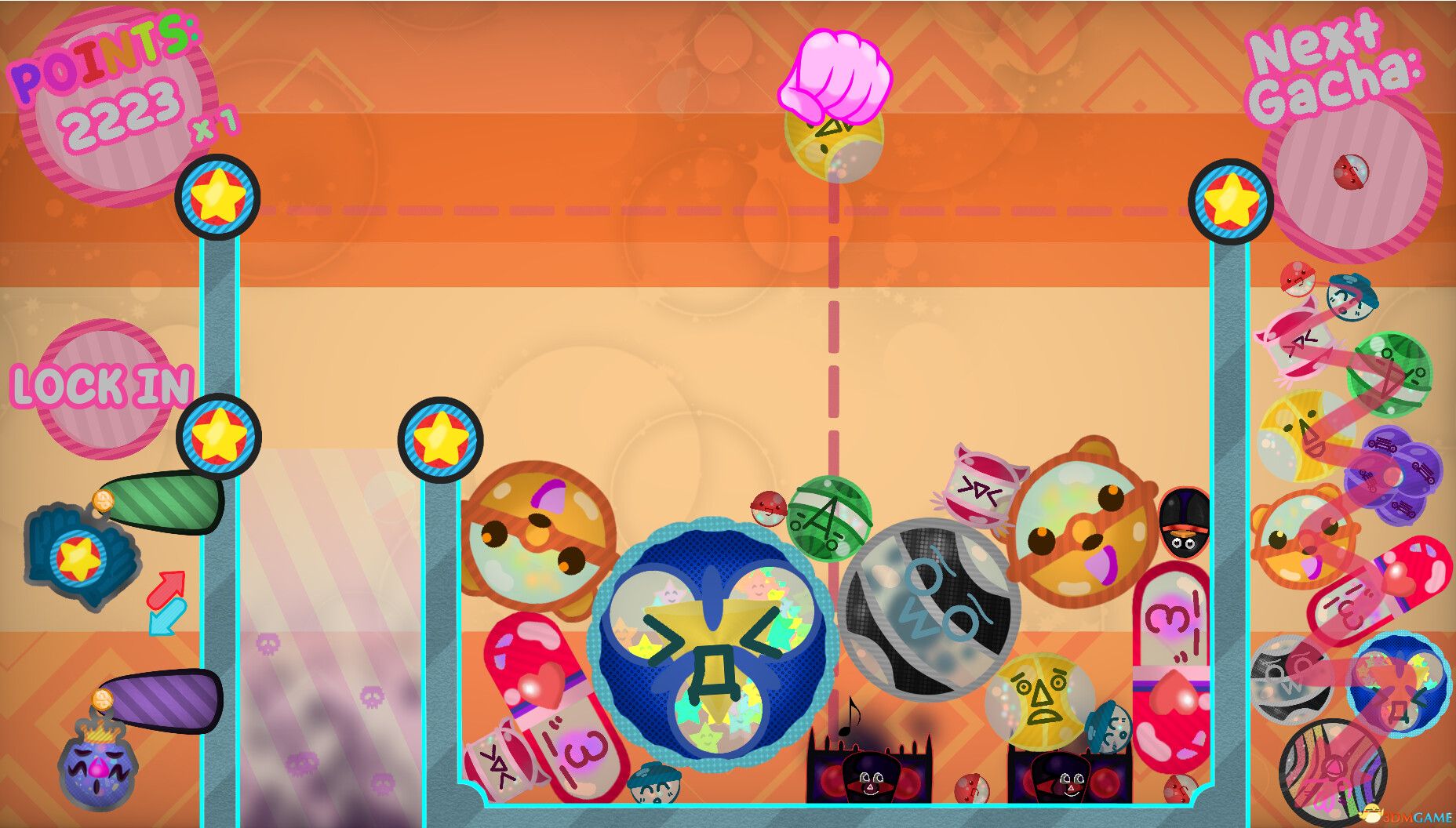Image resolution: width=1456 pixels, height=828 pixels.
Task: Click the gold coin on the green tag
Action: pos(104,502)
